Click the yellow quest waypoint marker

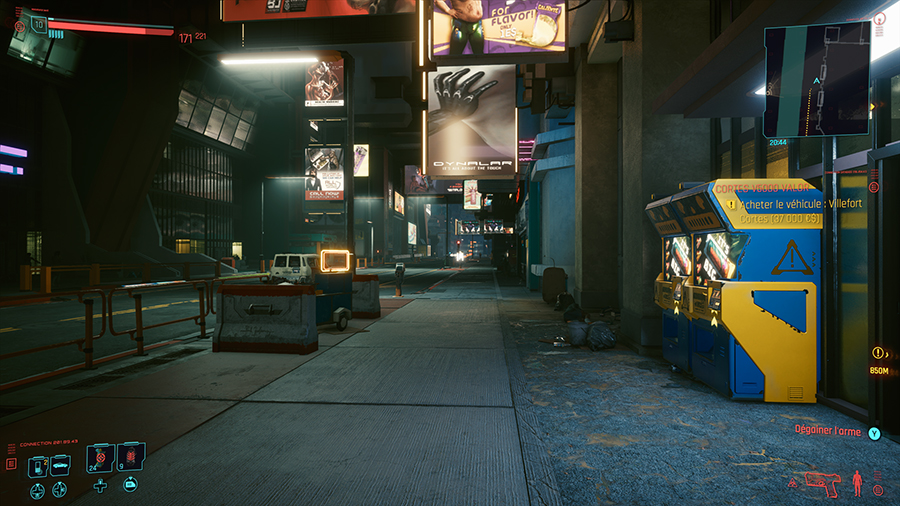(877, 353)
